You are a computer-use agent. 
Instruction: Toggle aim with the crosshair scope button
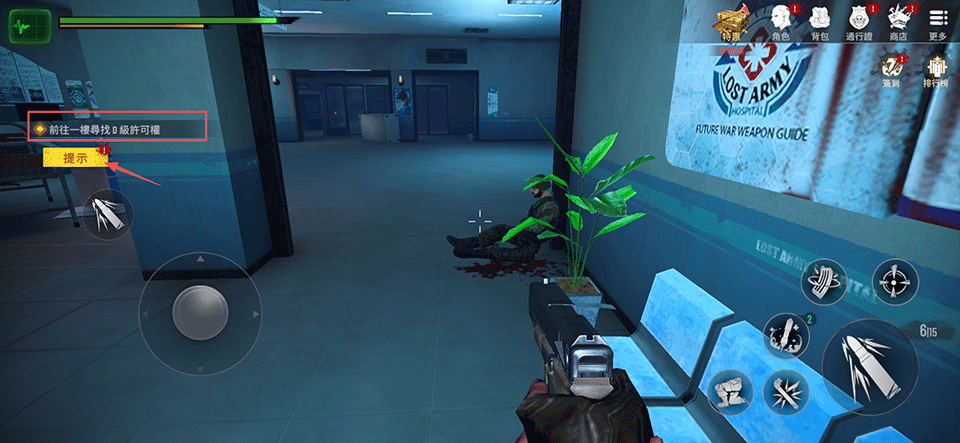click(x=895, y=284)
